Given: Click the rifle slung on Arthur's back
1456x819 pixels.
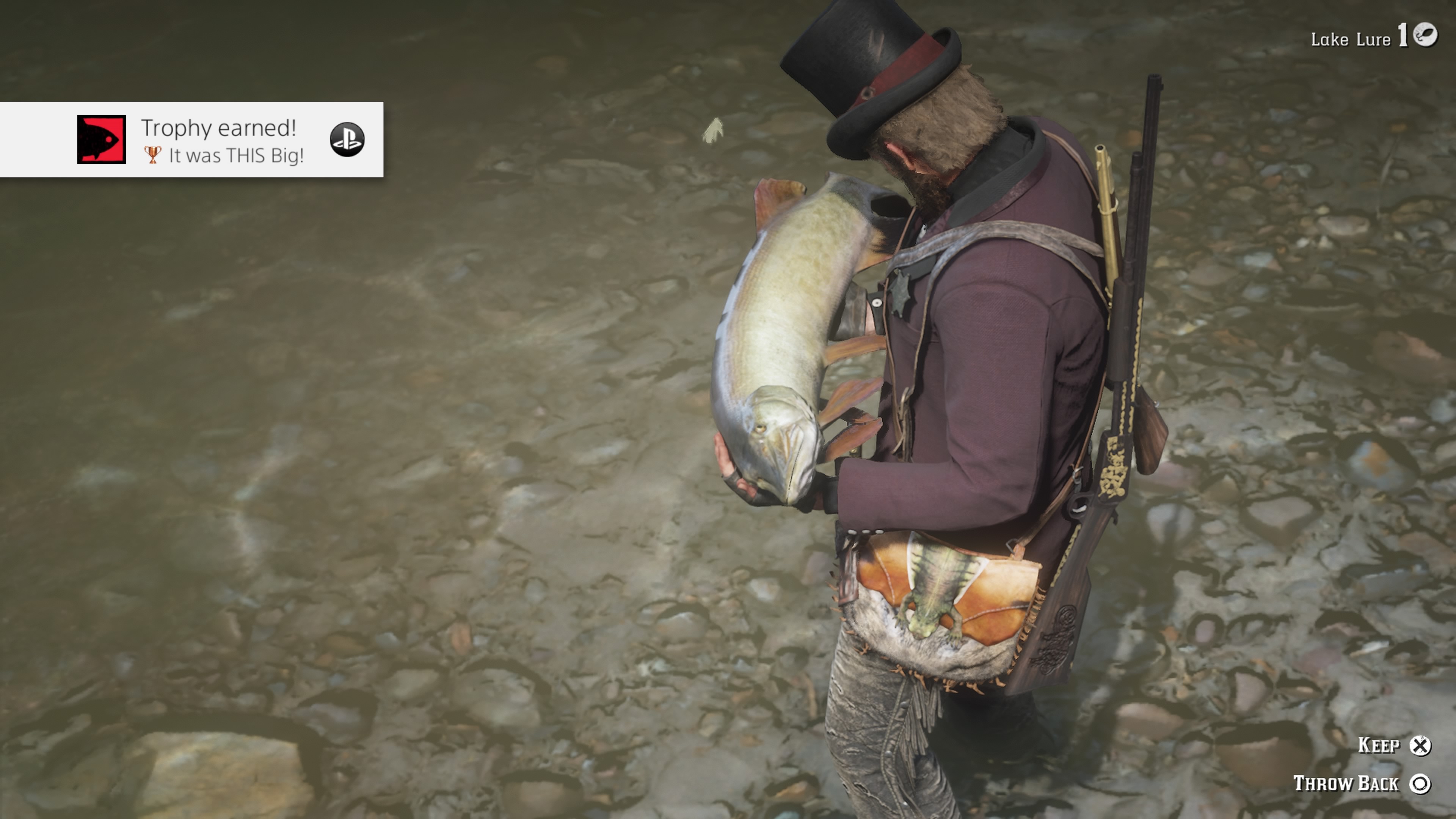Looking at the screenshot, I should click(x=1130, y=282).
